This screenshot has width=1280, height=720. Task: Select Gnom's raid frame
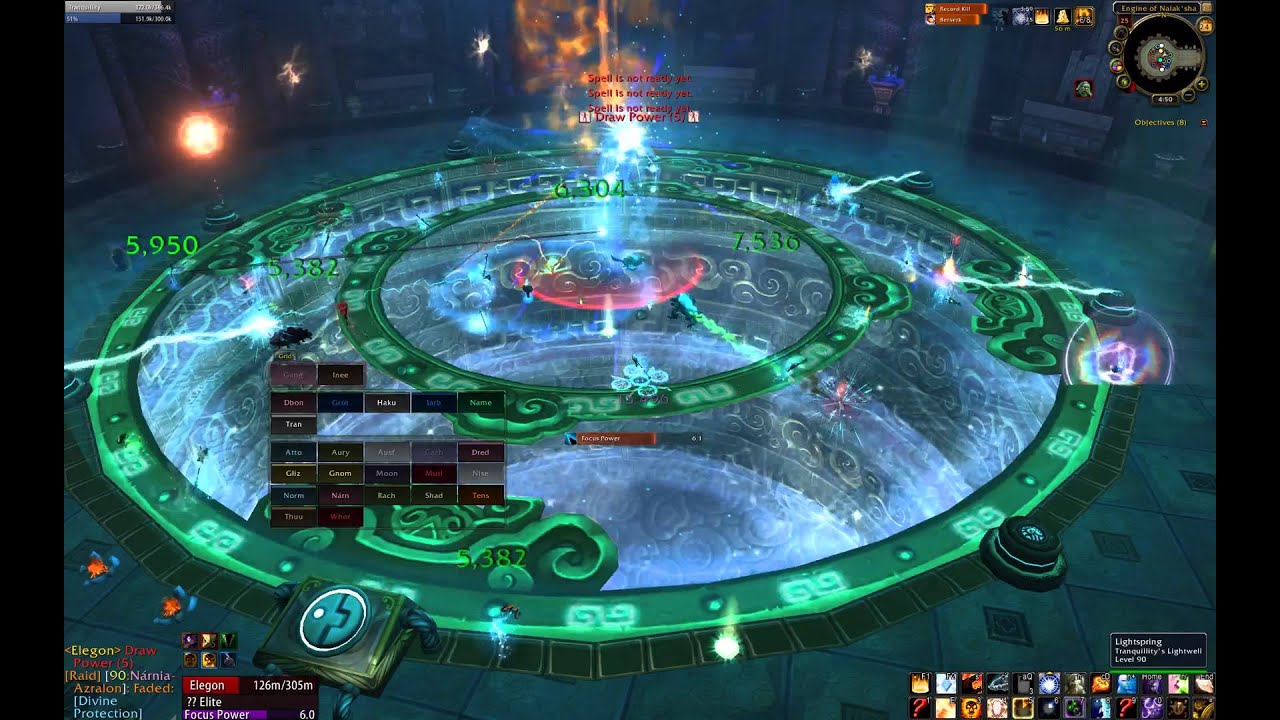tap(340, 473)
